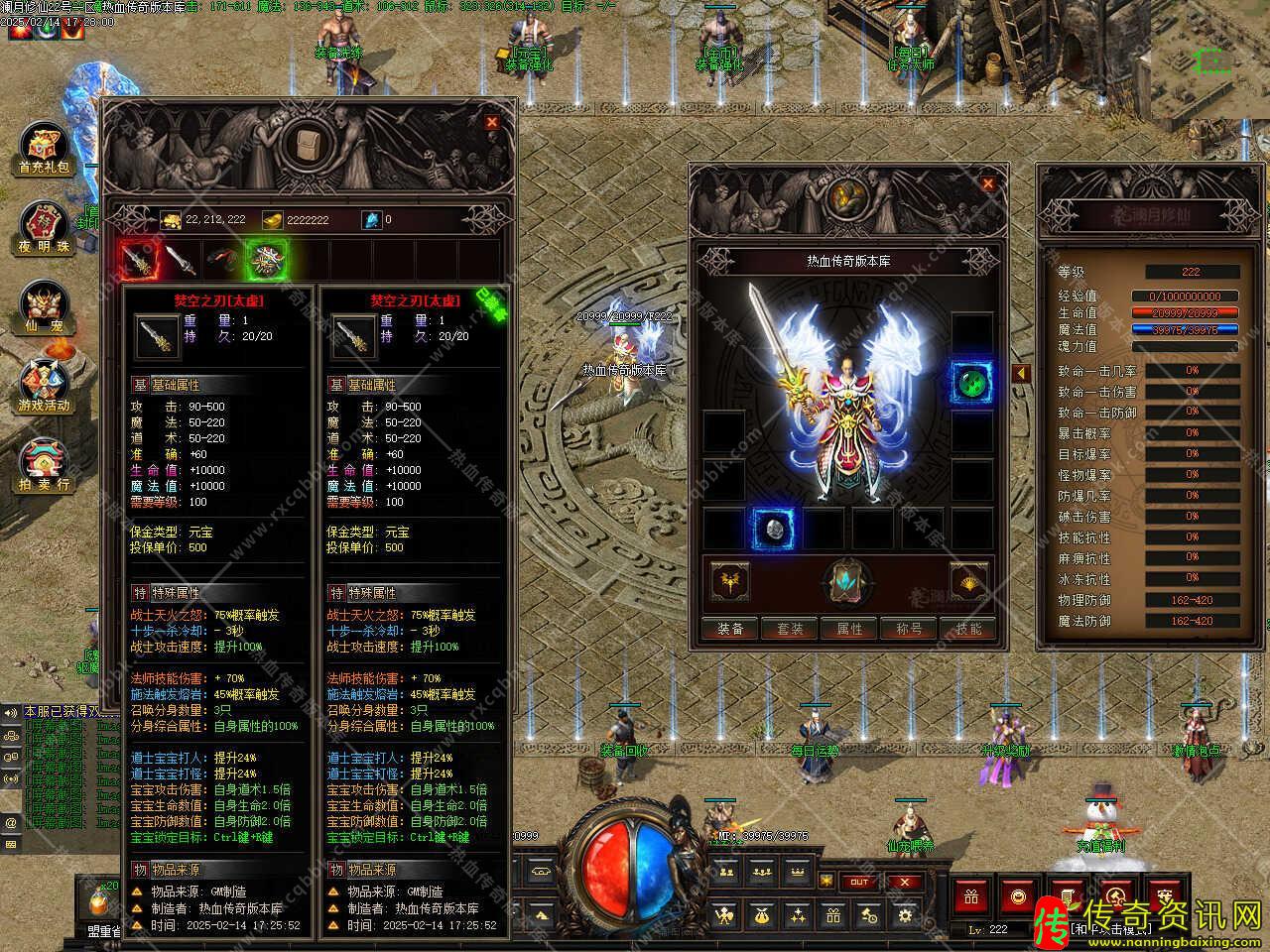Screen dimensions: 1270x952
Task: Switch to the 属性 attributes tab
Action: click(x=849, y=629)
